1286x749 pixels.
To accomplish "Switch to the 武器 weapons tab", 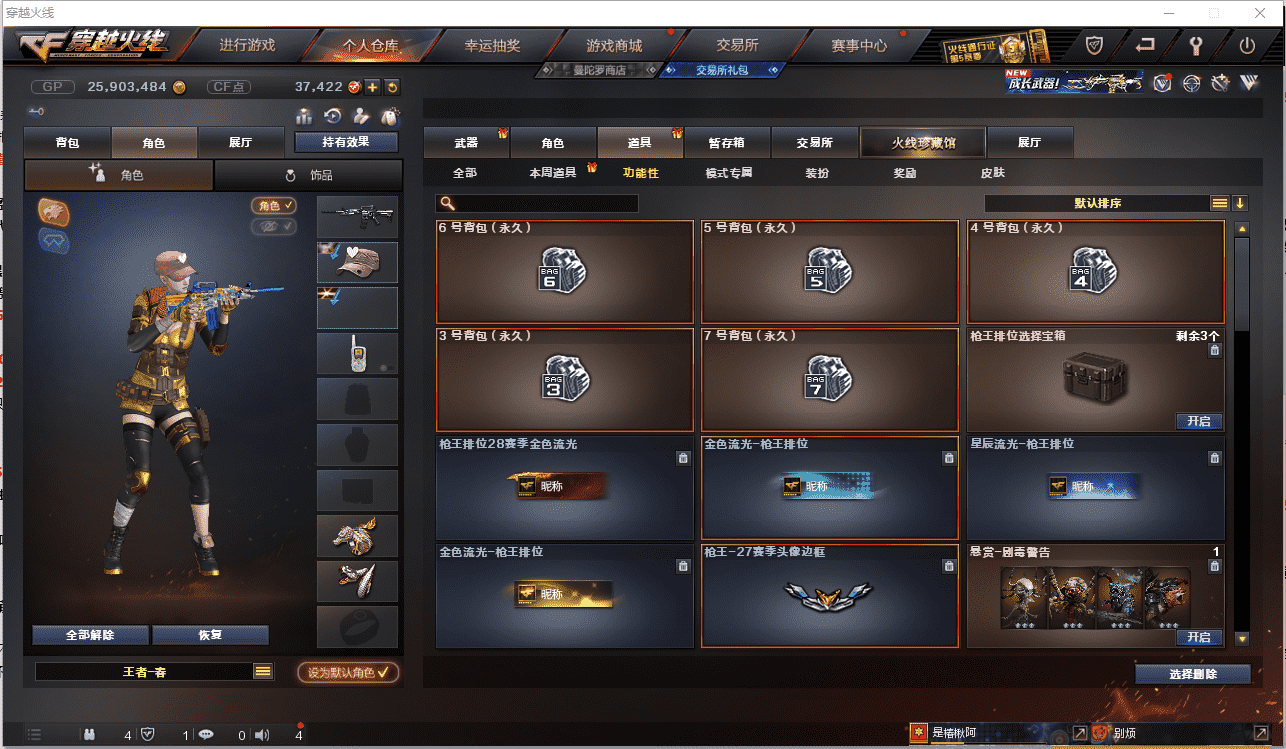I will [466, 143].
